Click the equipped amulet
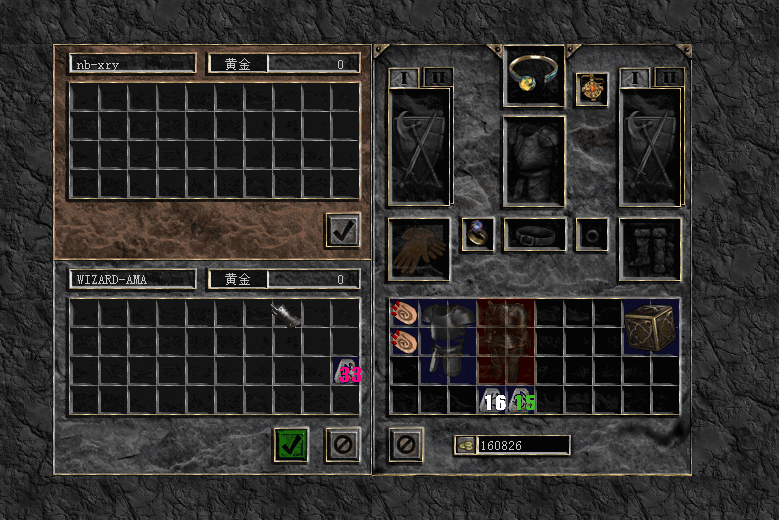The image size is (779, 520). (x=592, y=88)
